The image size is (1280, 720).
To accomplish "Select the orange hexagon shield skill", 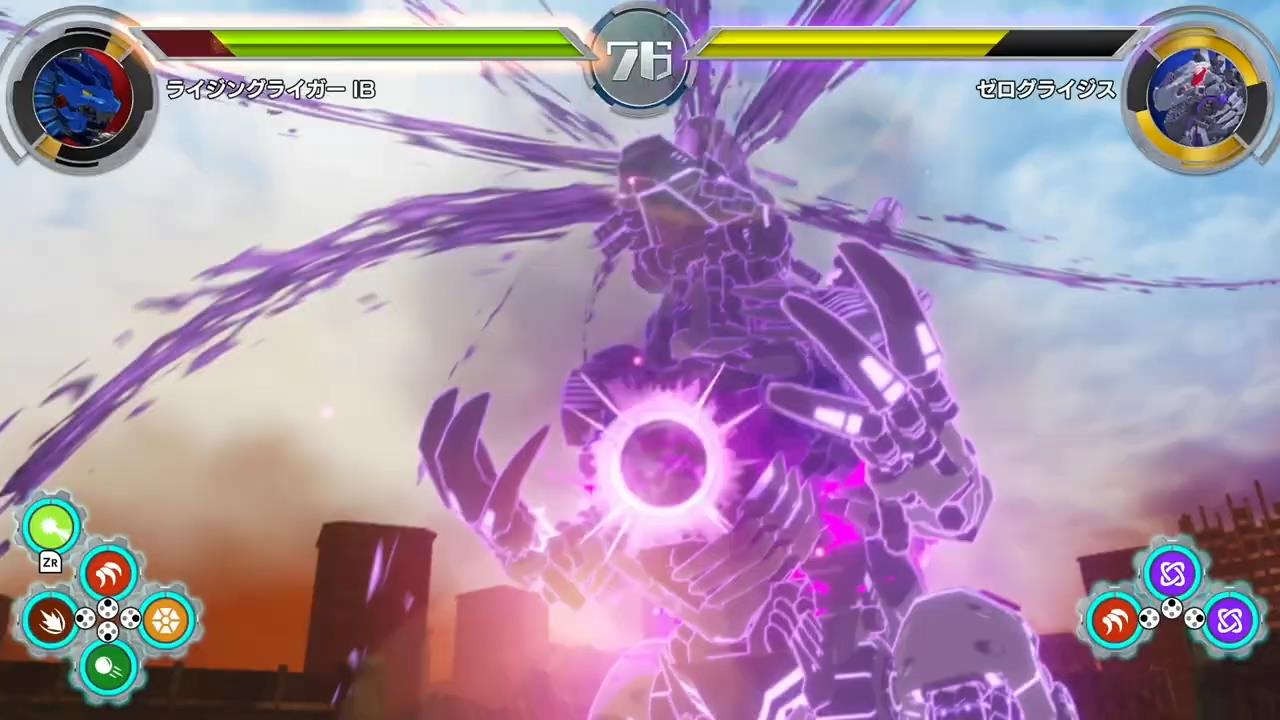I will click(165, 620).
